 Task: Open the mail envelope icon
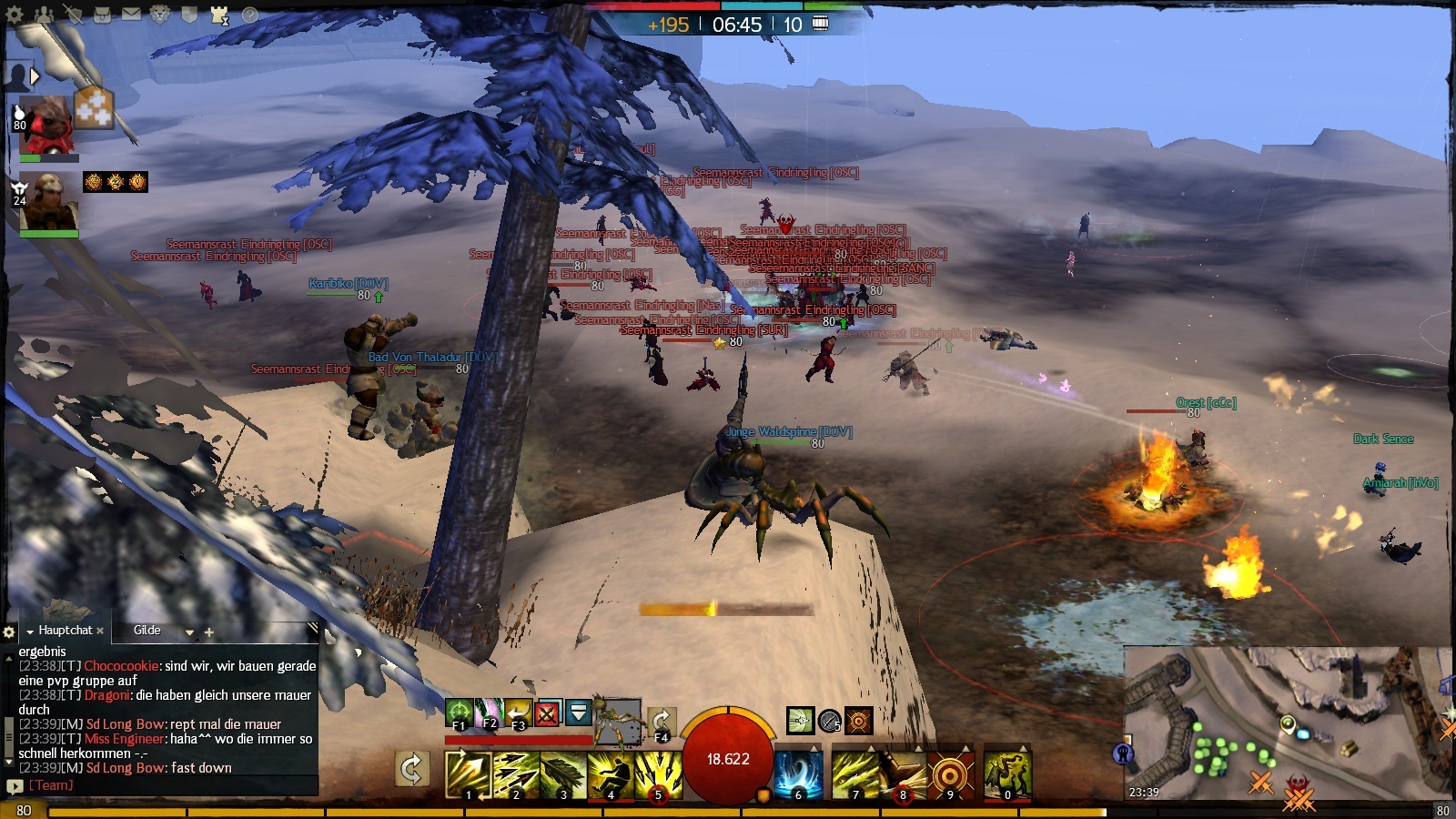click(x=131, y=15)
